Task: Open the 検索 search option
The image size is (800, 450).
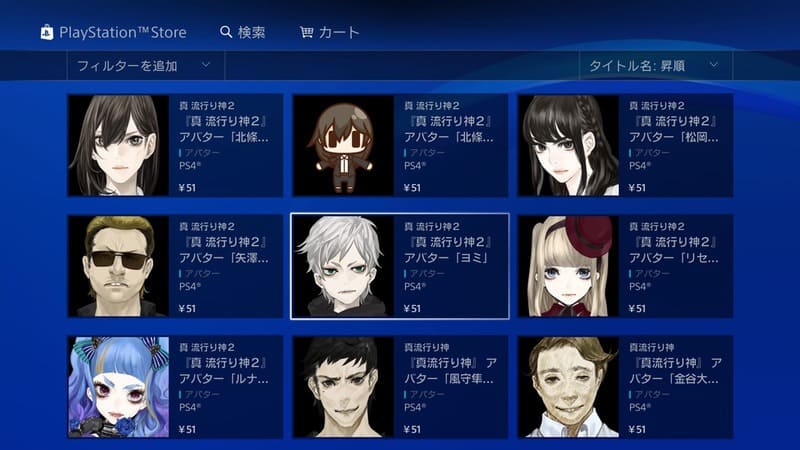Action: [x=243, y=32]
